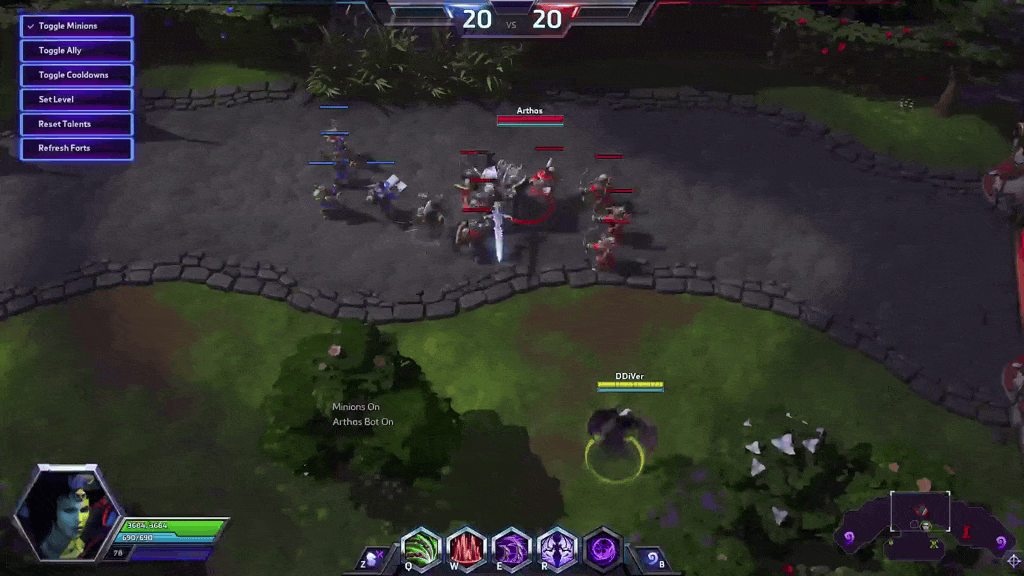The image size is (1024, 576).
Task: Activate the red spikes W ability
Action: pos(466,549)
